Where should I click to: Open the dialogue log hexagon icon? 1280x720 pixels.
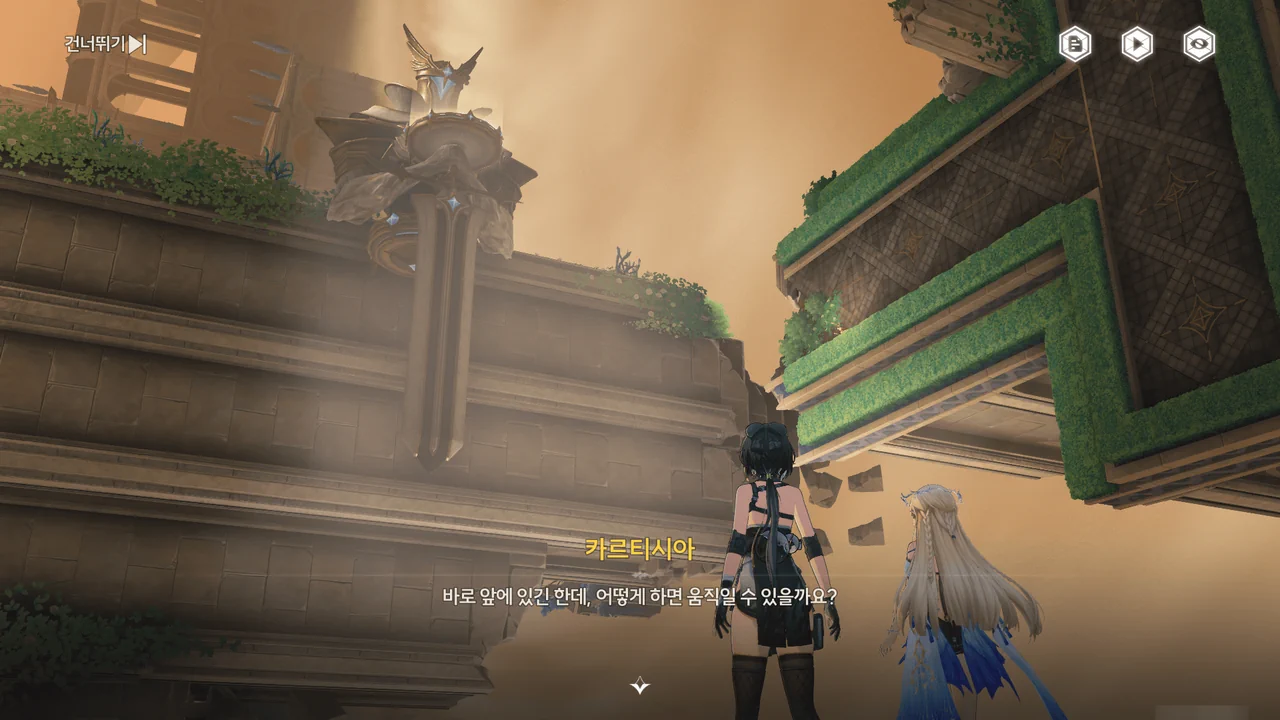1075,44
